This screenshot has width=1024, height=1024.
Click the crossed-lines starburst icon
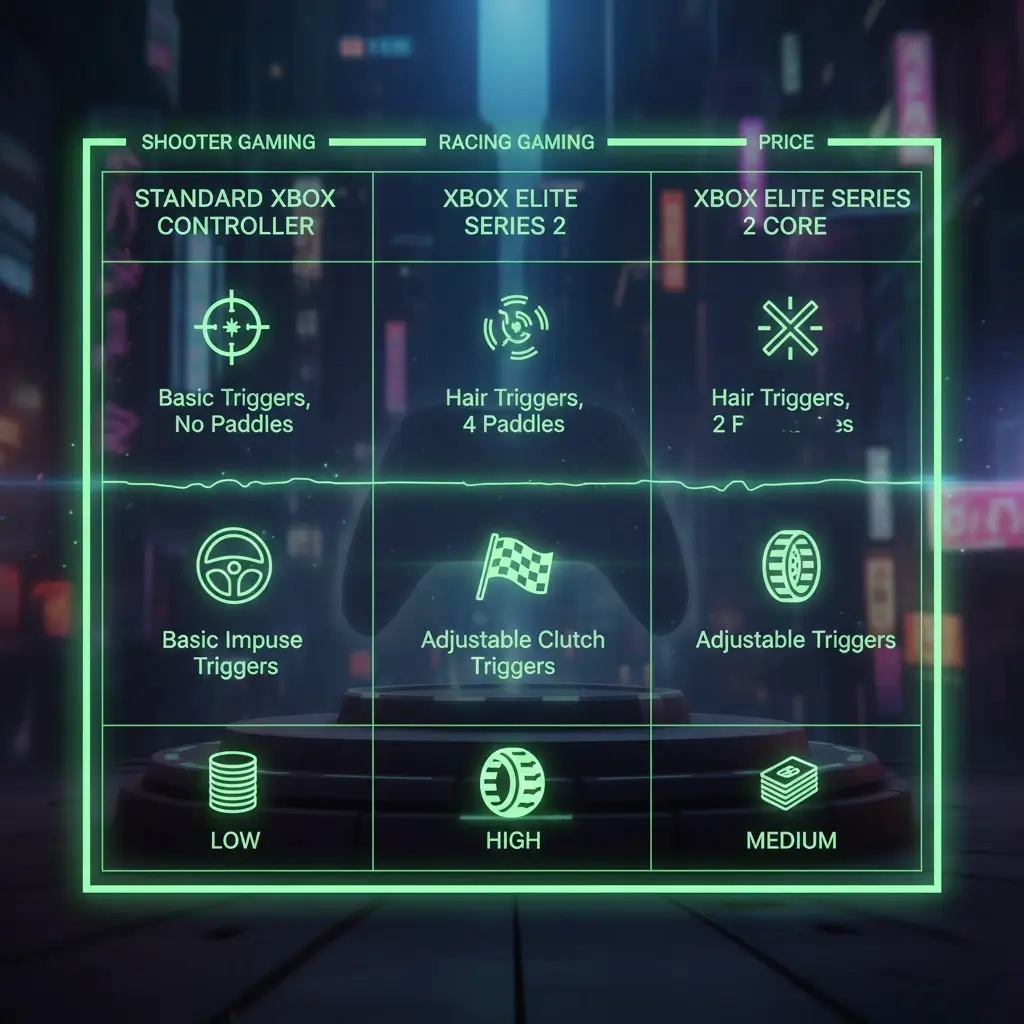[x=789, y=327]
